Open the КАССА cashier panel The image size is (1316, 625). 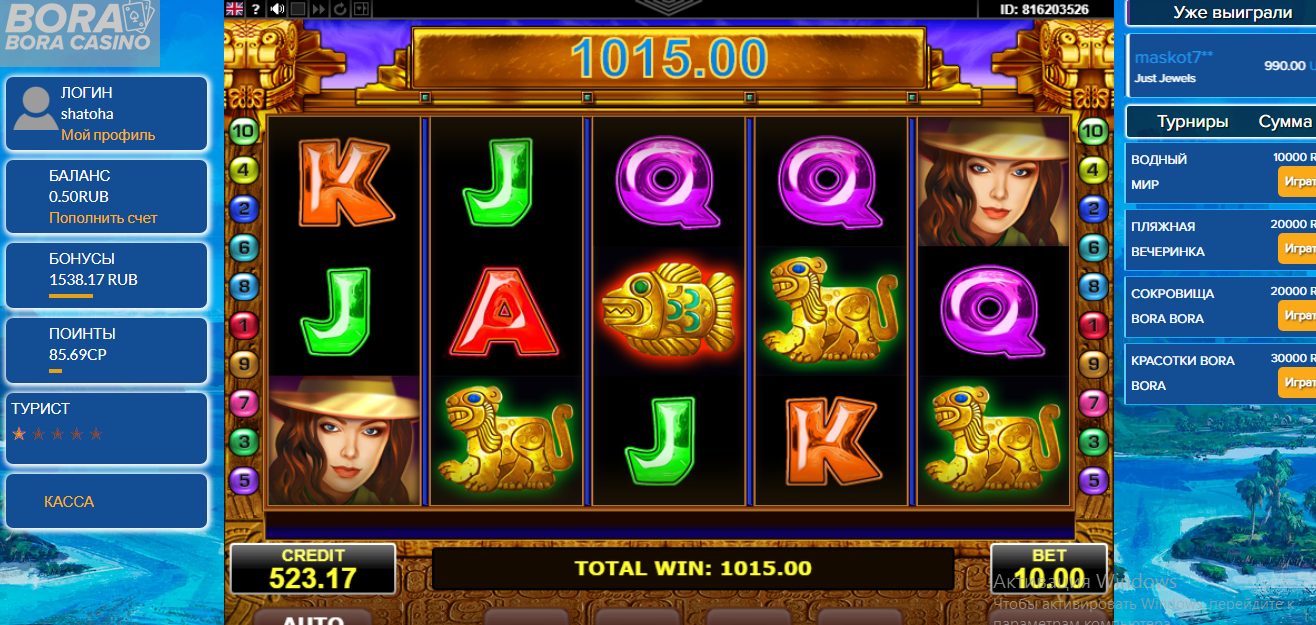69,502
